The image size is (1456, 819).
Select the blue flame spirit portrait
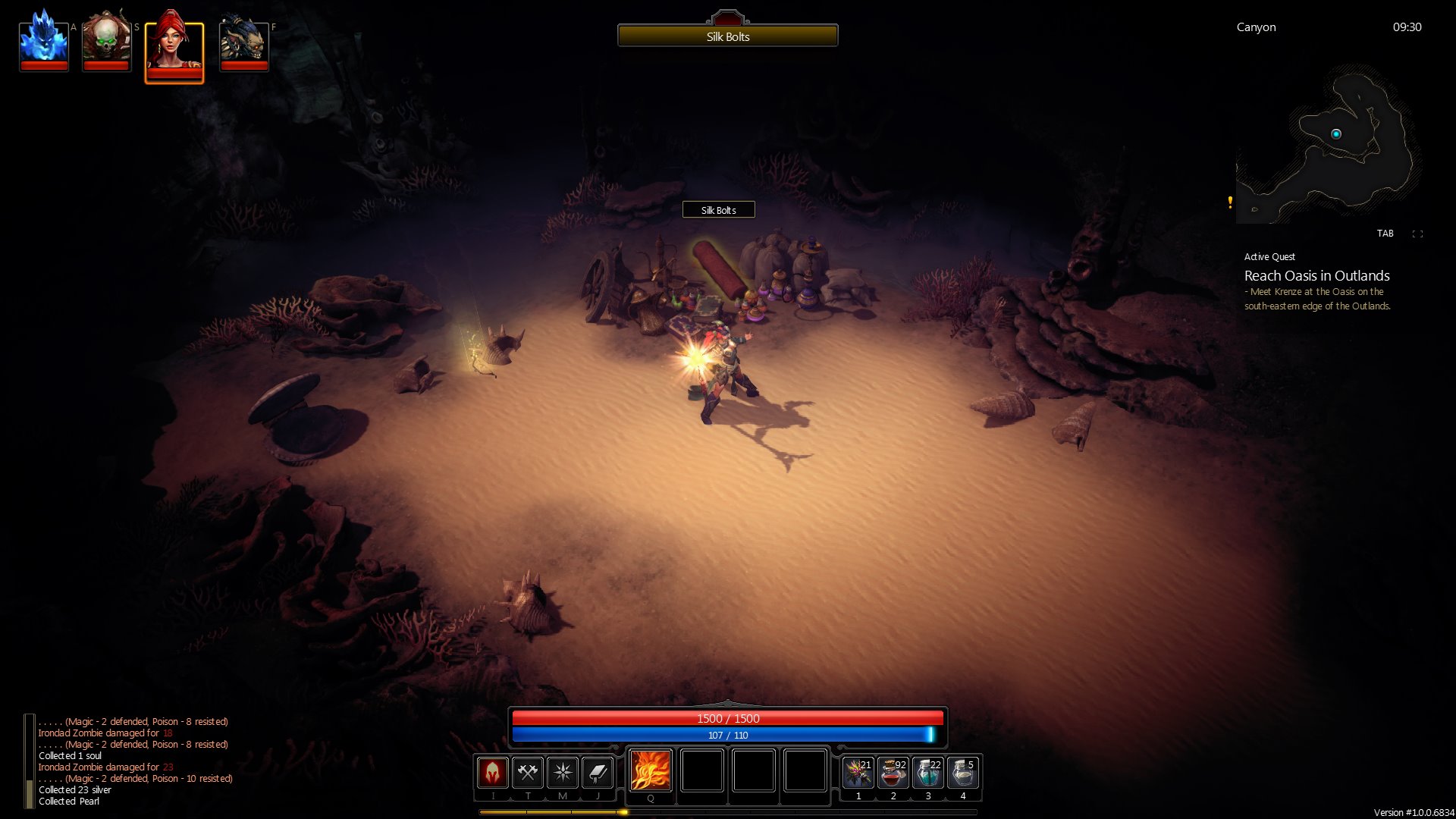pyautogui.click(x=43, y=42)
